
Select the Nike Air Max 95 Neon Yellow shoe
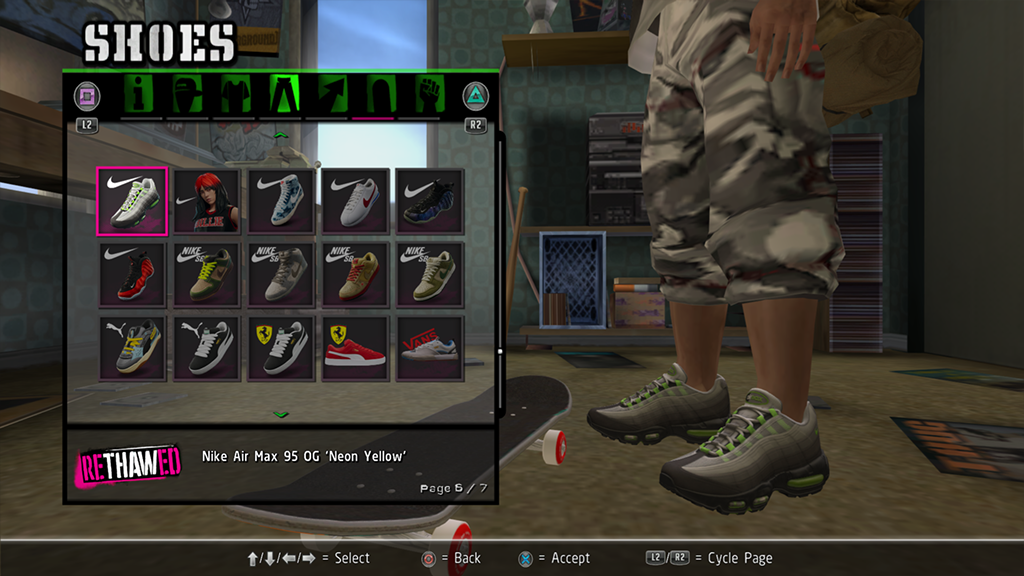(132, 201)
